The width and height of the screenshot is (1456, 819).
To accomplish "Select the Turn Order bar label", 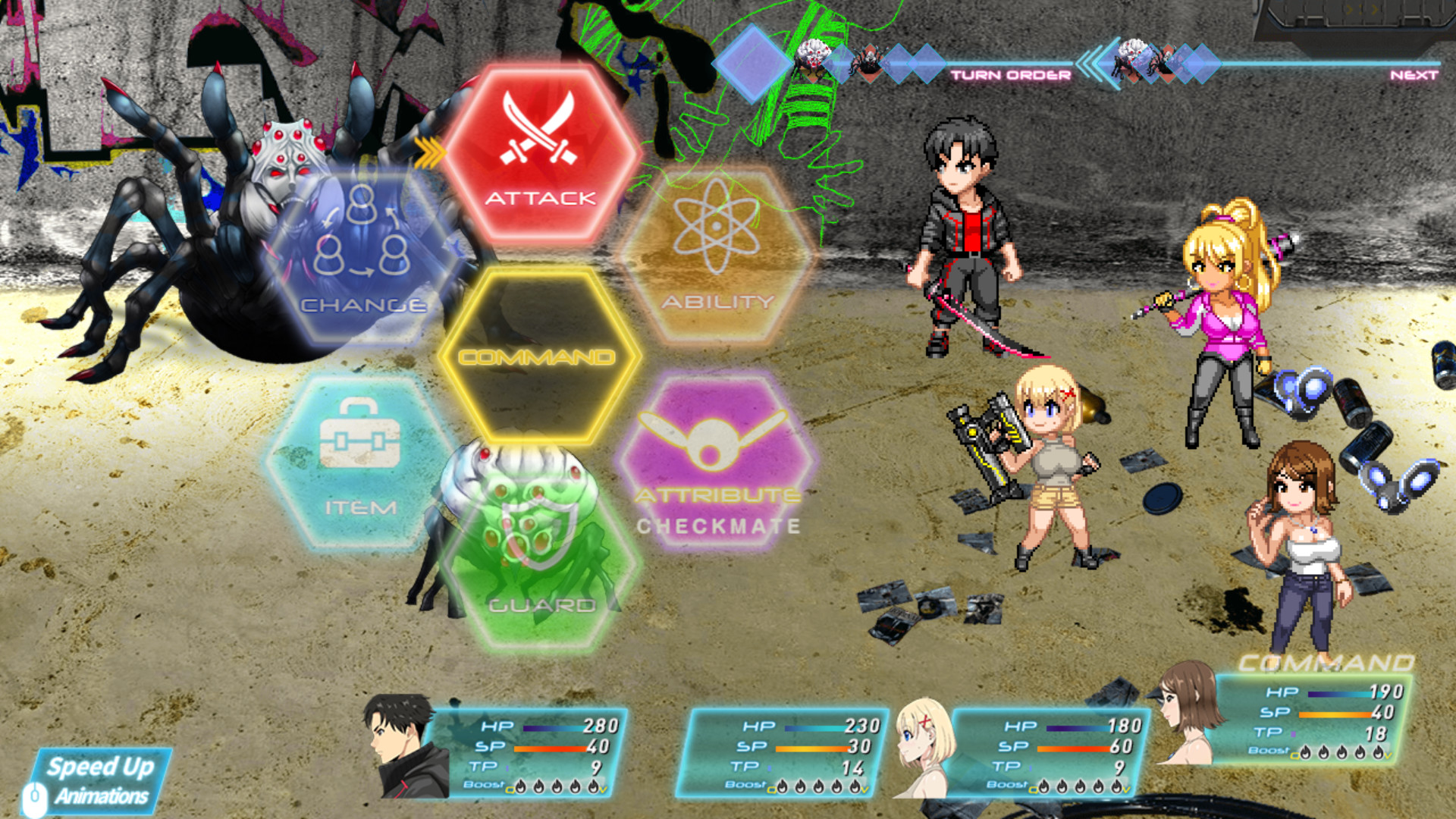I will click(1012, 74).
